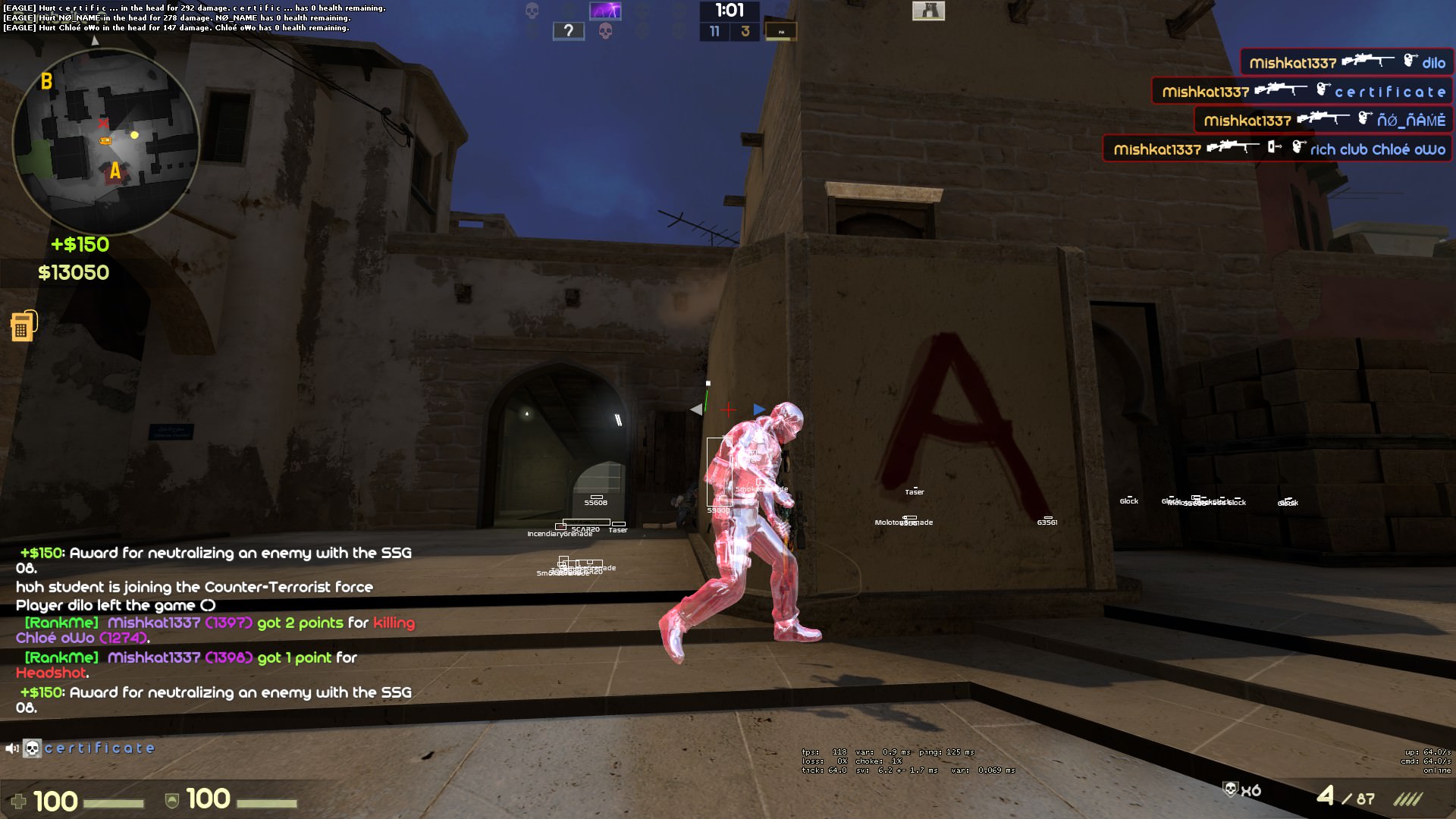Select the kill feed row for certificate
1456x819 pixels.
click(1302, 92)
